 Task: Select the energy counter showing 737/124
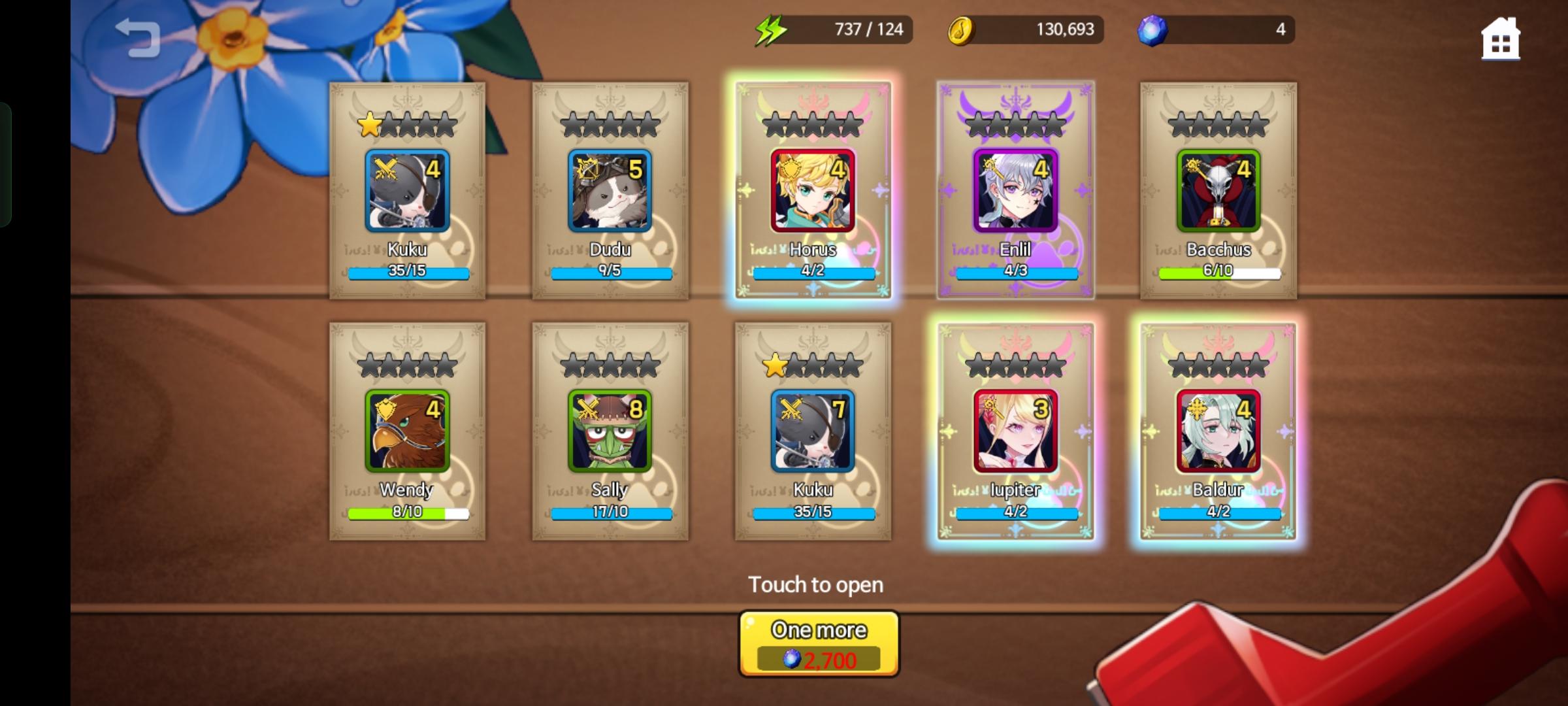(862, 29)
